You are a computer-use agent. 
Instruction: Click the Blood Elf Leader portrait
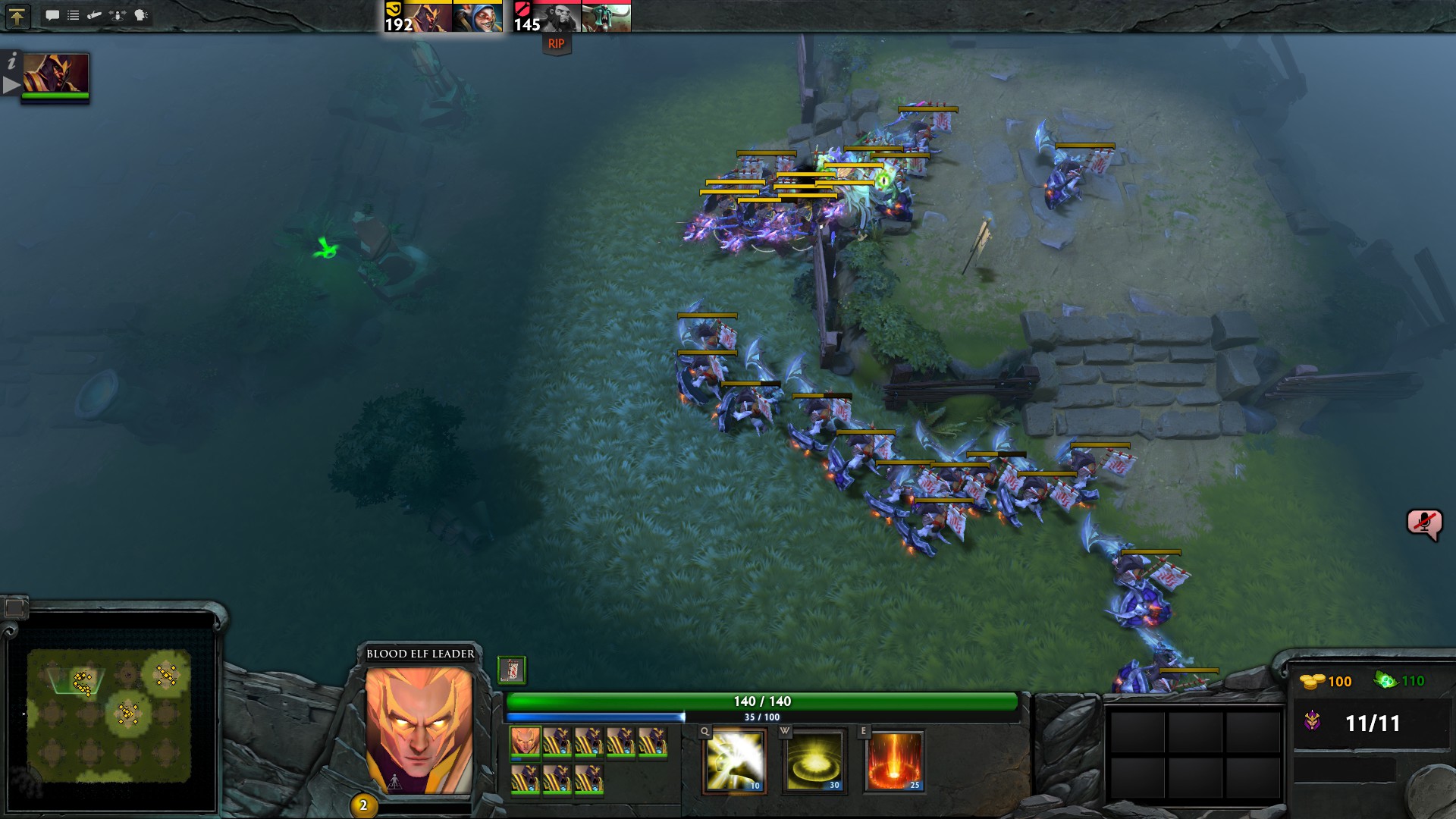pos(419,730)
